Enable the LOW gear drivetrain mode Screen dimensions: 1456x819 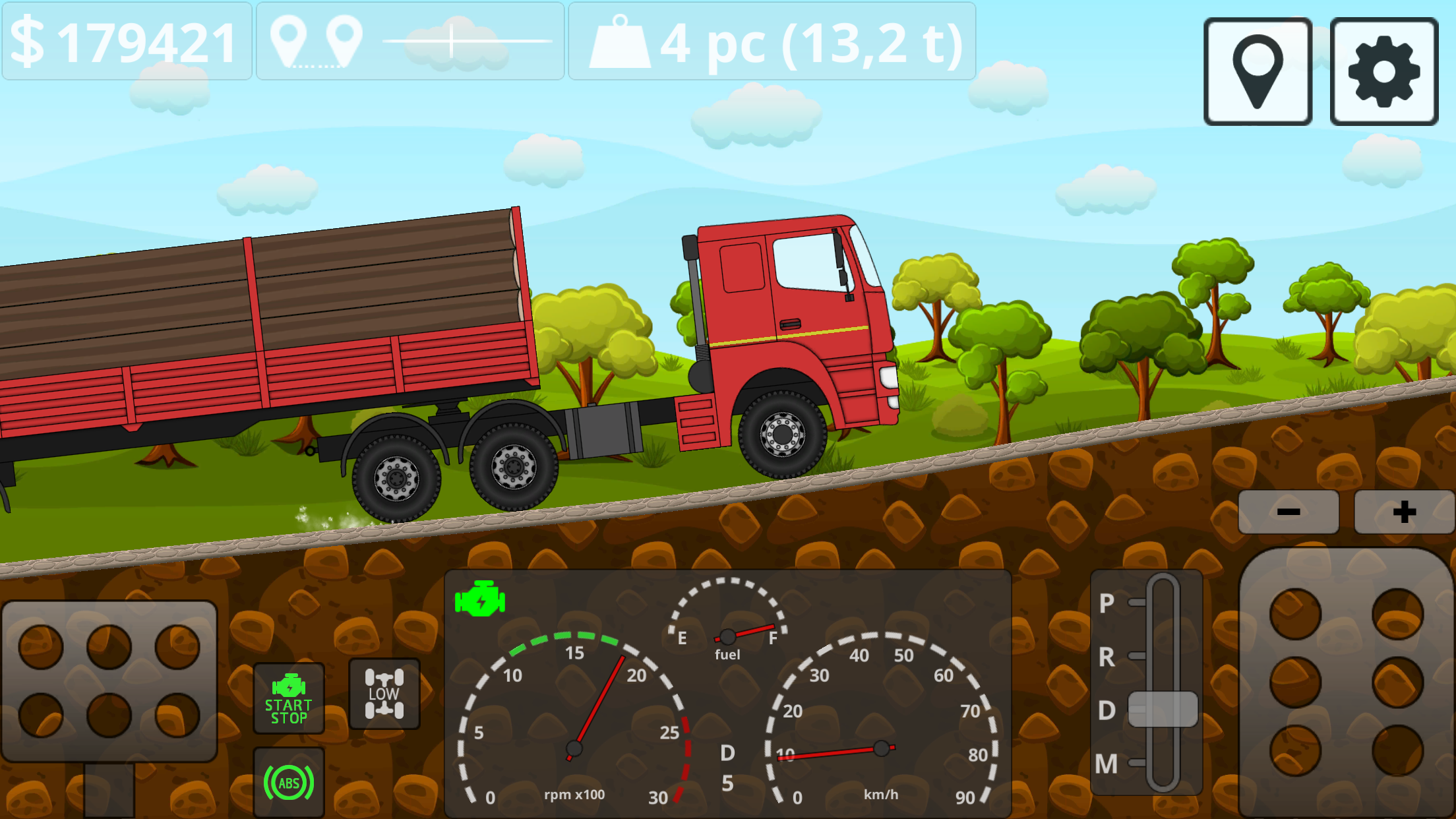(x=384, y=693)
